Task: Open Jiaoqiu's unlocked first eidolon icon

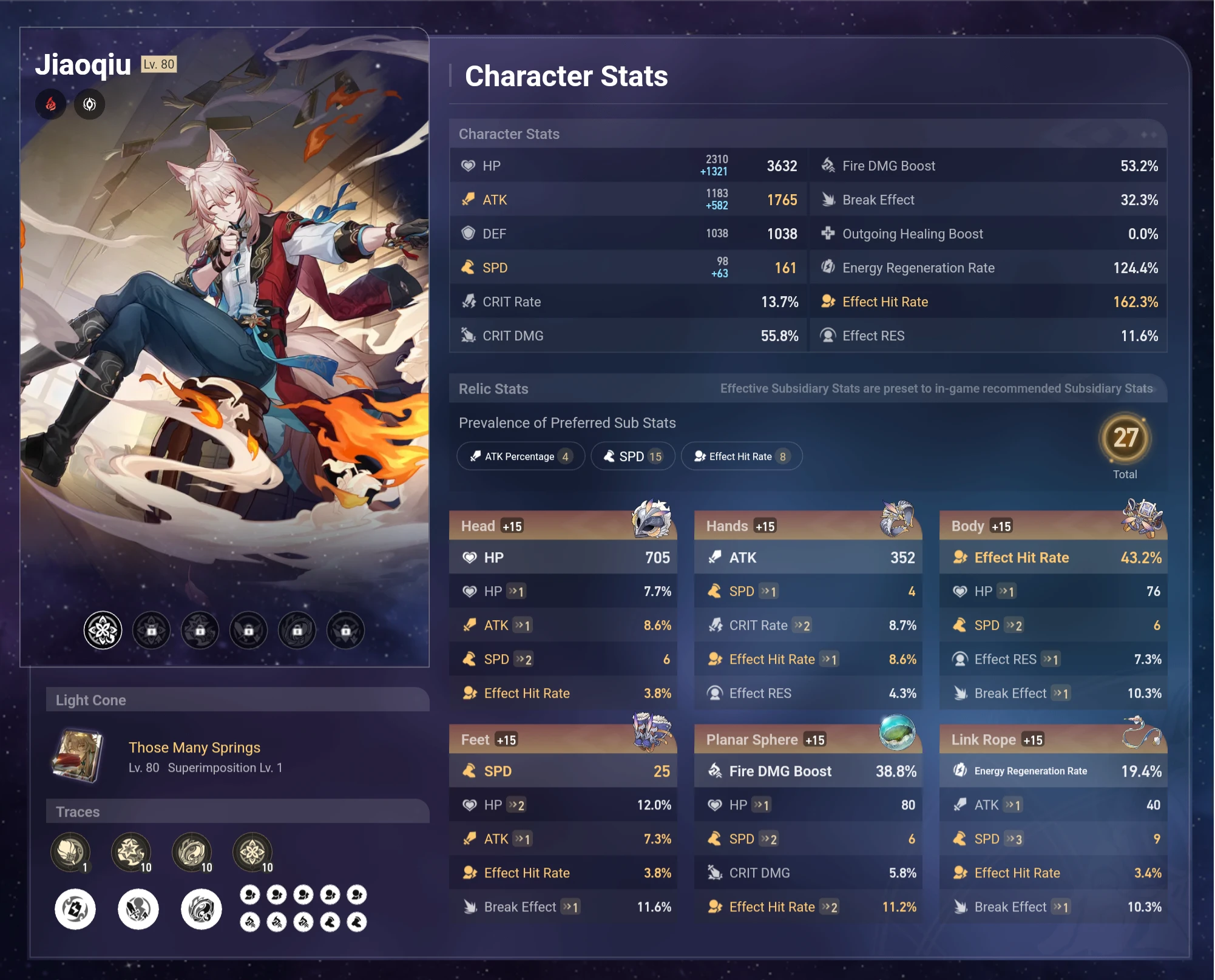Action: click(x=102, y=630)
